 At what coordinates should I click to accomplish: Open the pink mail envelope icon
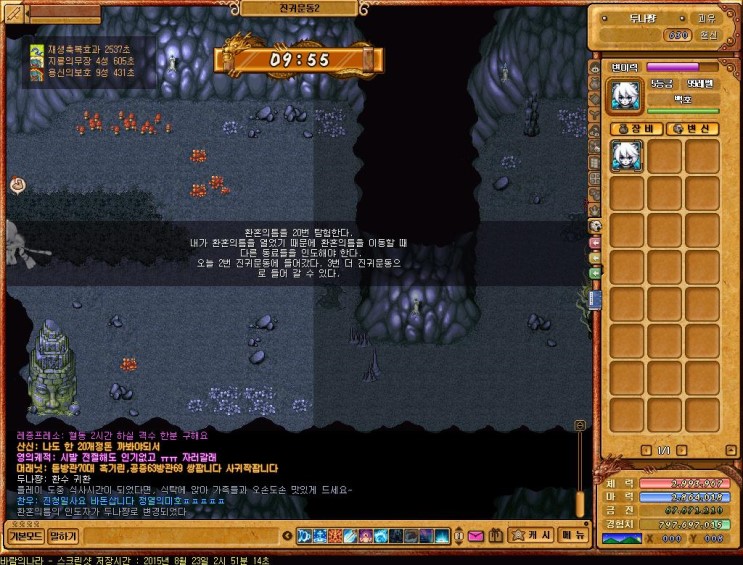pyautogui.click(x=474, y=537)
